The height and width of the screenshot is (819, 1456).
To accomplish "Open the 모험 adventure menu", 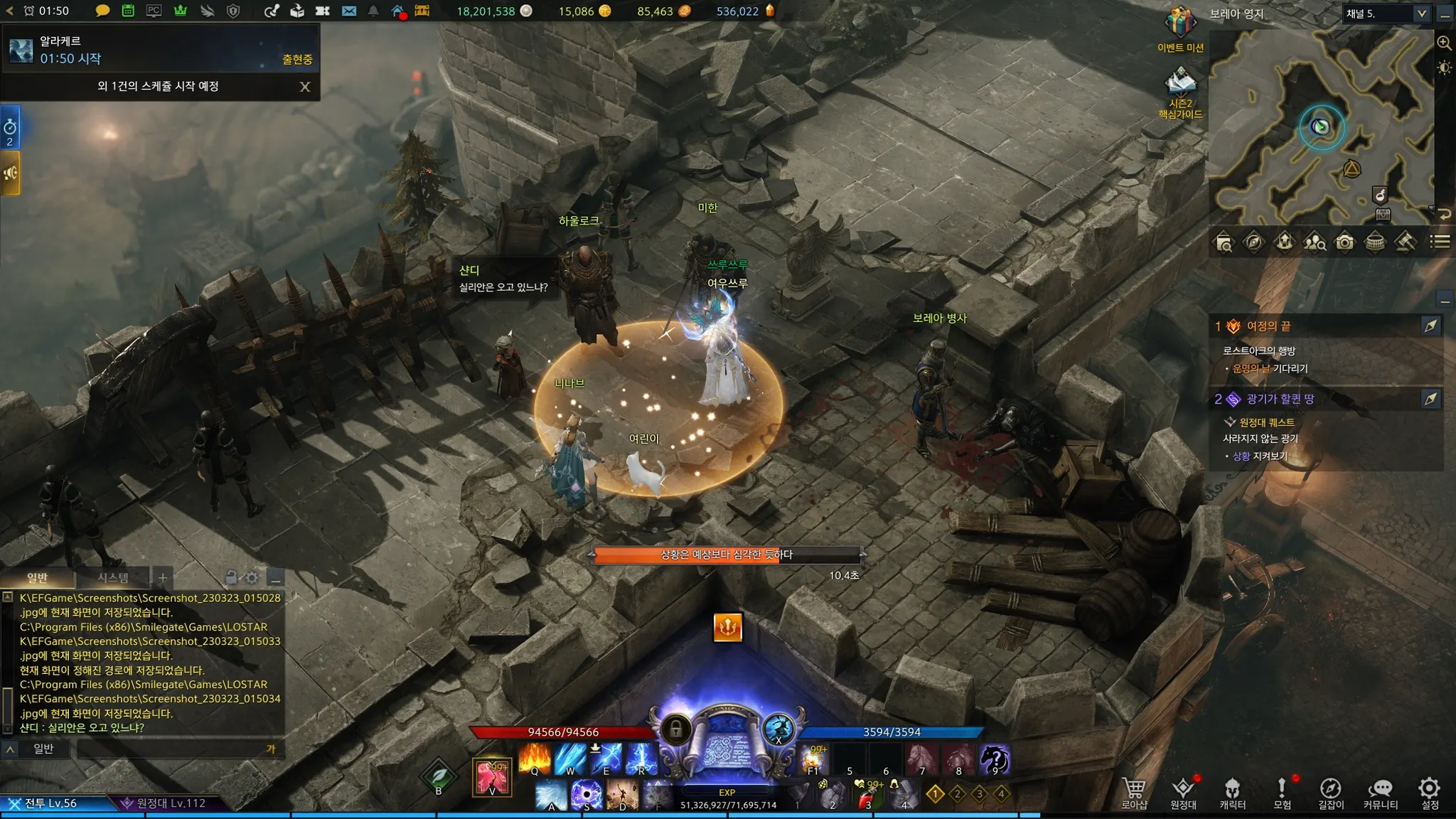I will pos(1282,792).
